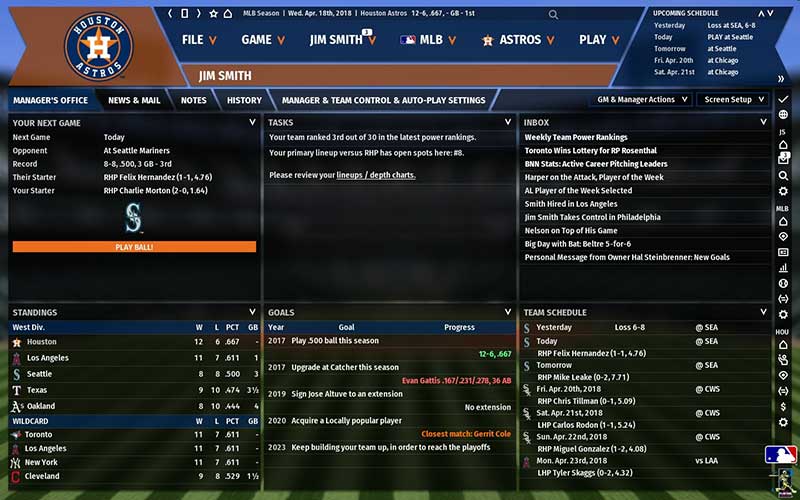Open the Screen Setup dropdown
Viewport: 800px width, 500px height.
point(733,100)
